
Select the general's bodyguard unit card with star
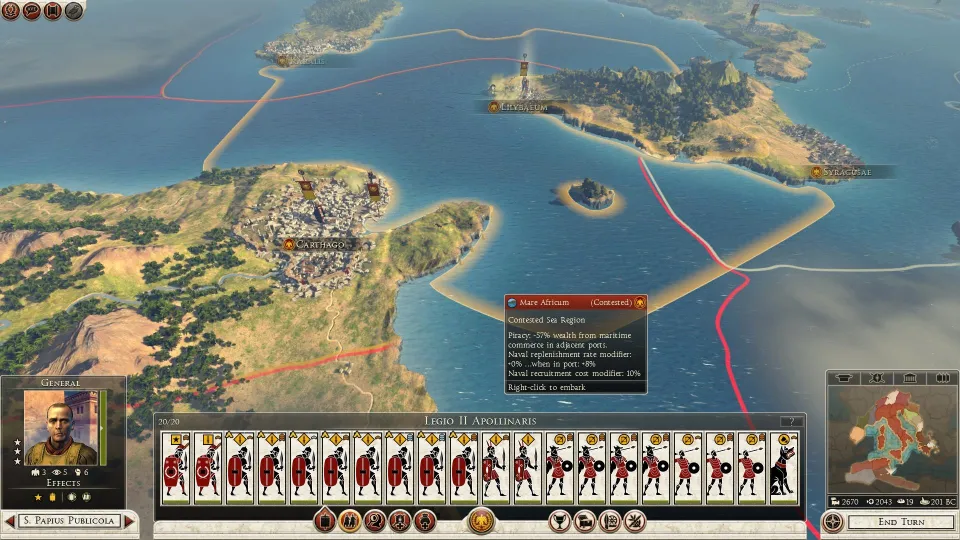[x=176, y=468]
